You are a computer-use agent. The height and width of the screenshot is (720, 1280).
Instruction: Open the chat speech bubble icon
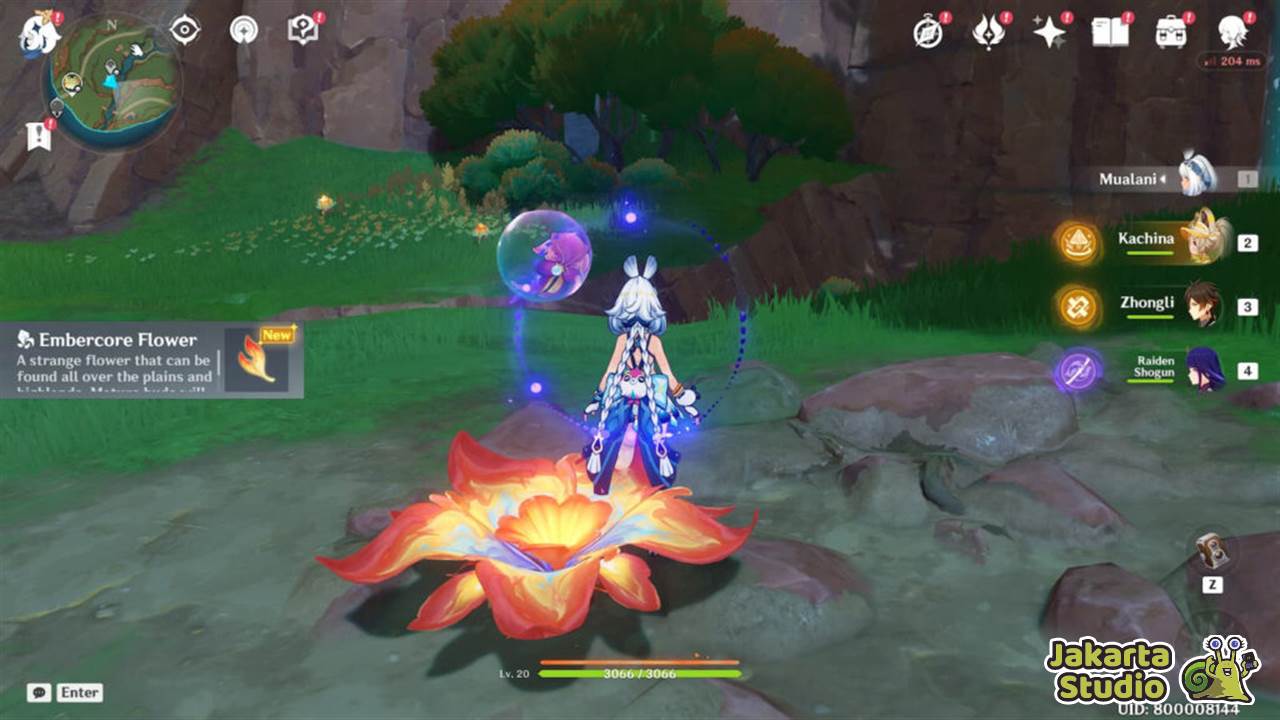pos(37,691)
